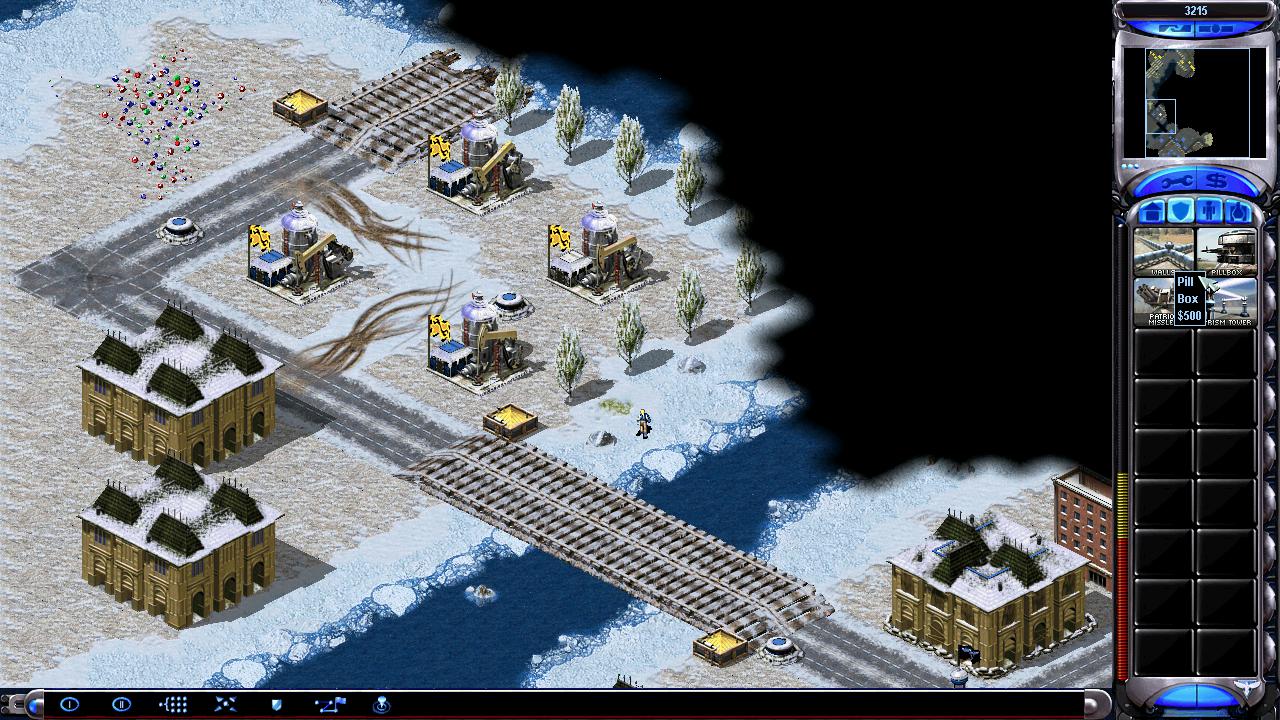This screenshot has width=1280, height=720.
Task: Select team one in the command bar
Action: tap(70, 705)
